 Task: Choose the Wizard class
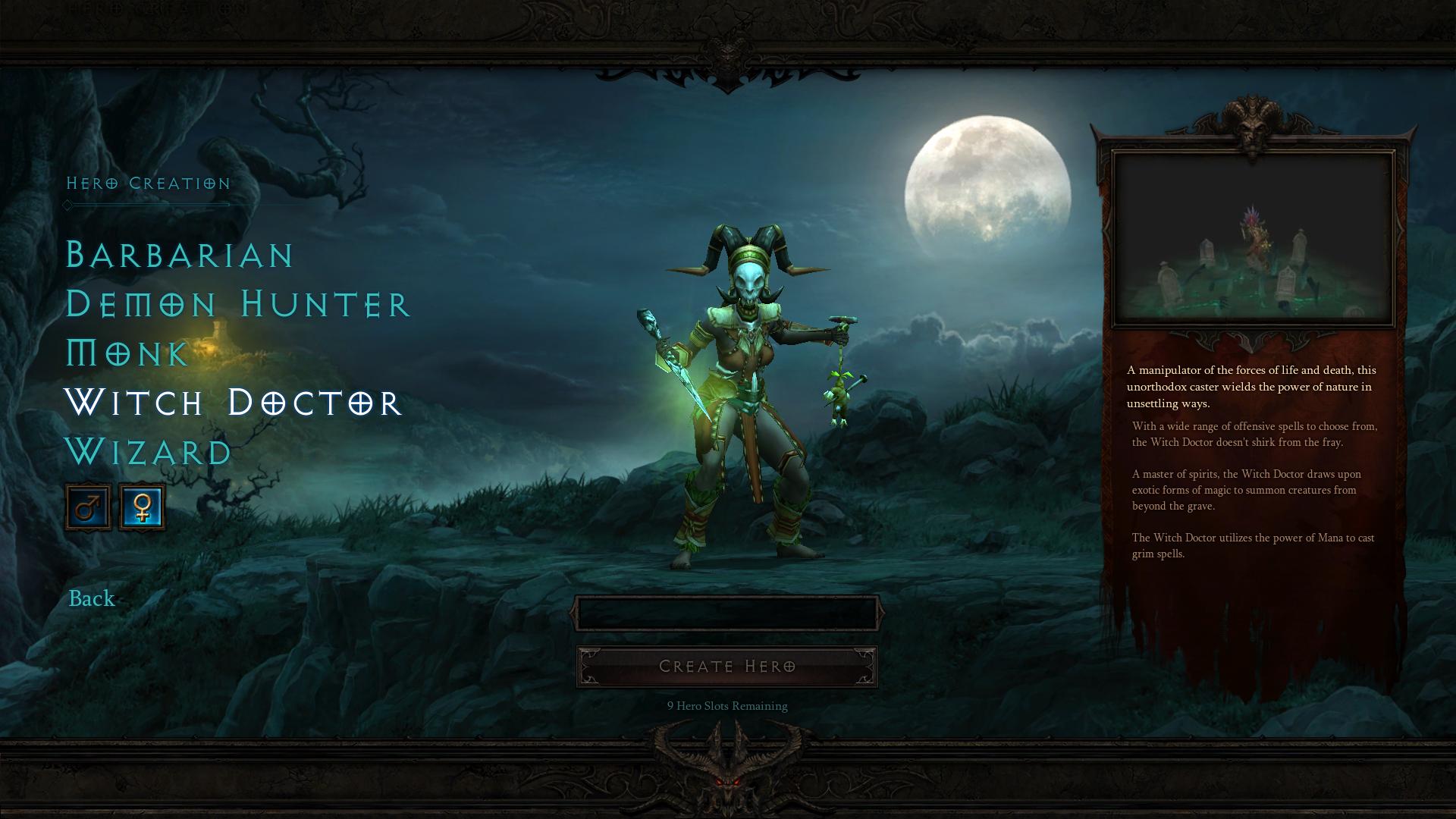tap(149, 452)
